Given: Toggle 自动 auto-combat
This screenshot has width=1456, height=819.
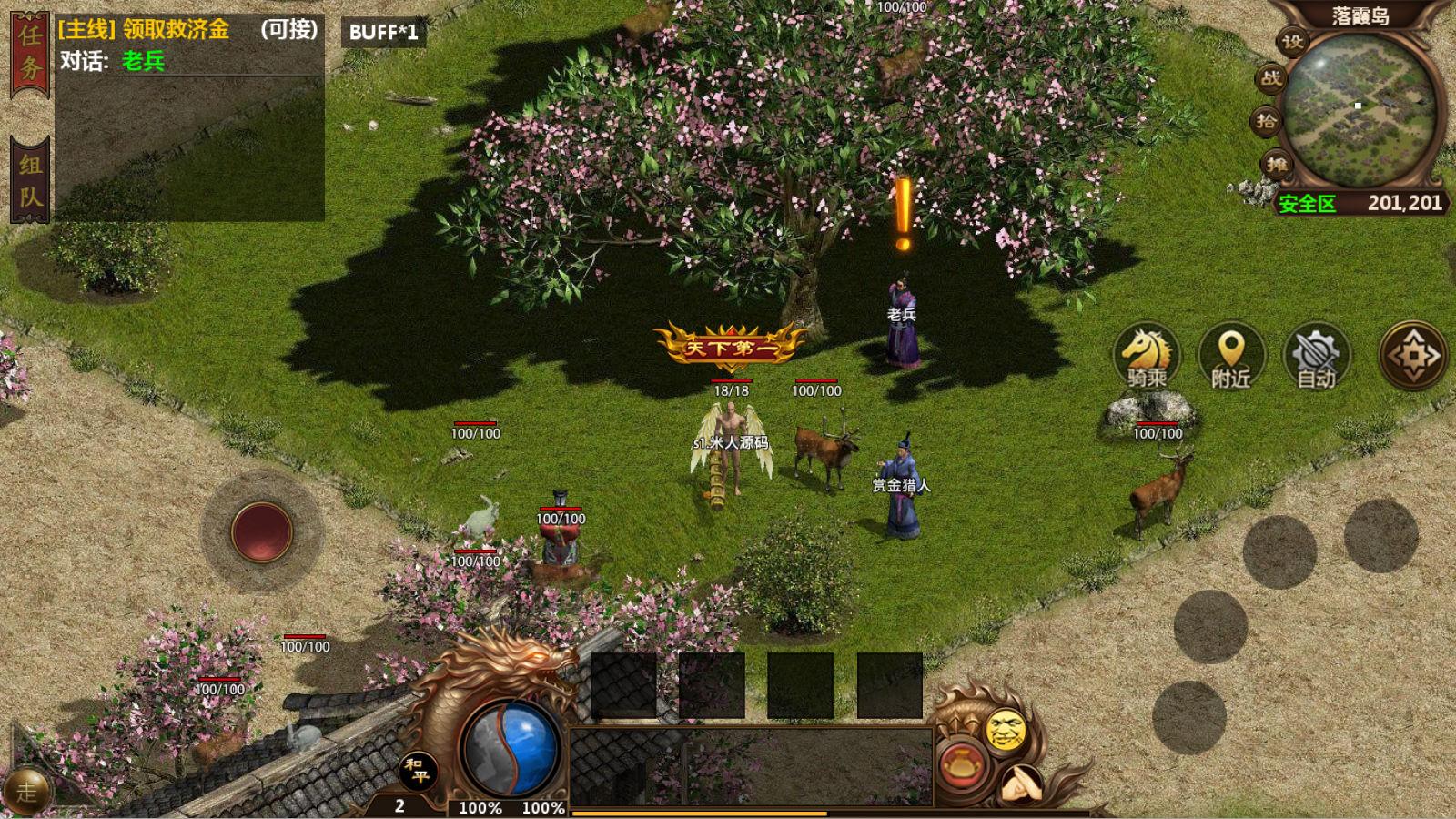Looking at the screenshot, I should [1316, 356].
